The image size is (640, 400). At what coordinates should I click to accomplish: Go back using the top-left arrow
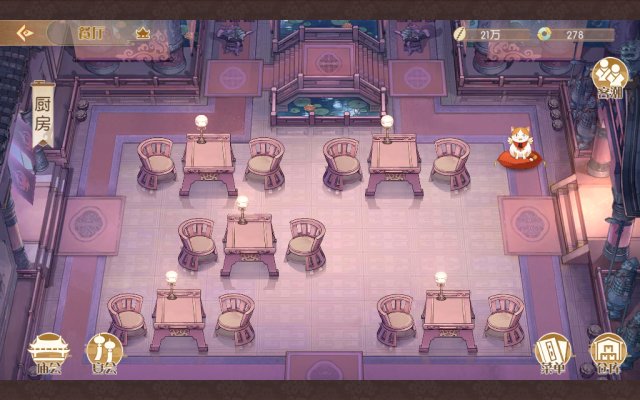click(23, 32)
